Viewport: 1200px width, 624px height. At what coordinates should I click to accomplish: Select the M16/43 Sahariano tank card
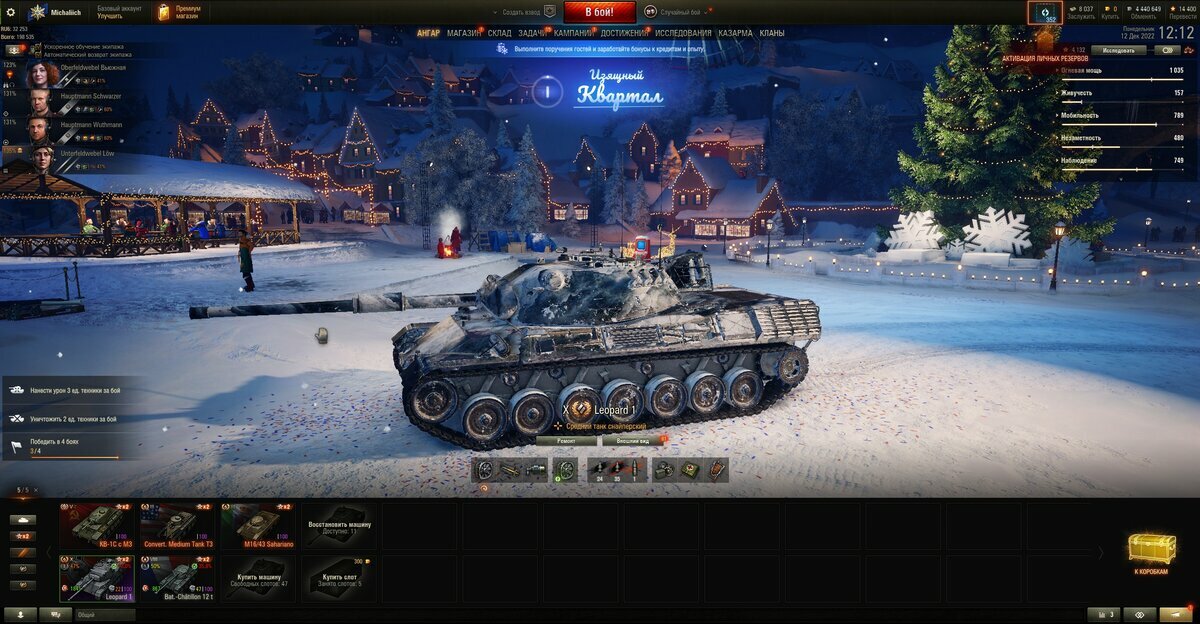pos(260,523)
